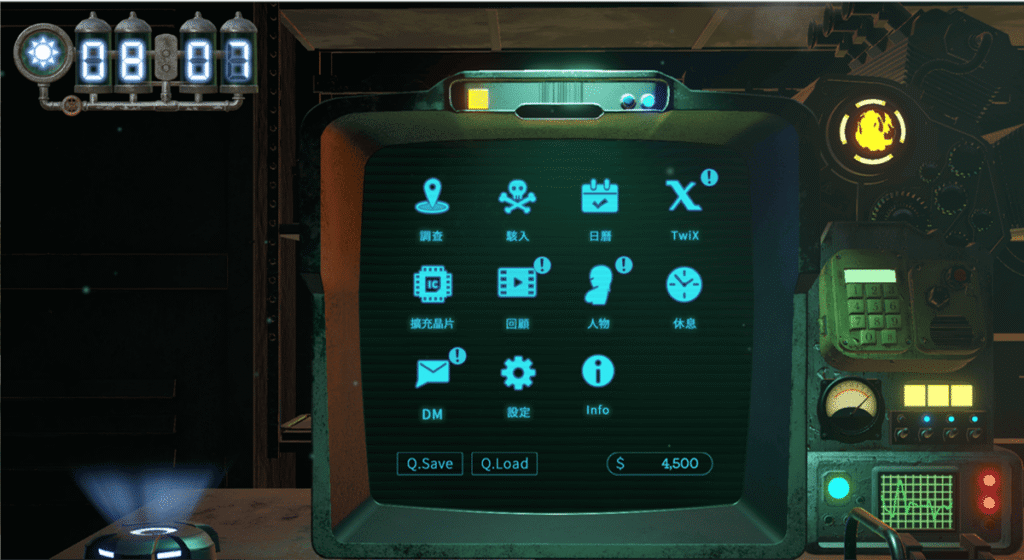The image size is (1024, 560).
Task: Click the Q.Save button
Action: click(429, 464)
